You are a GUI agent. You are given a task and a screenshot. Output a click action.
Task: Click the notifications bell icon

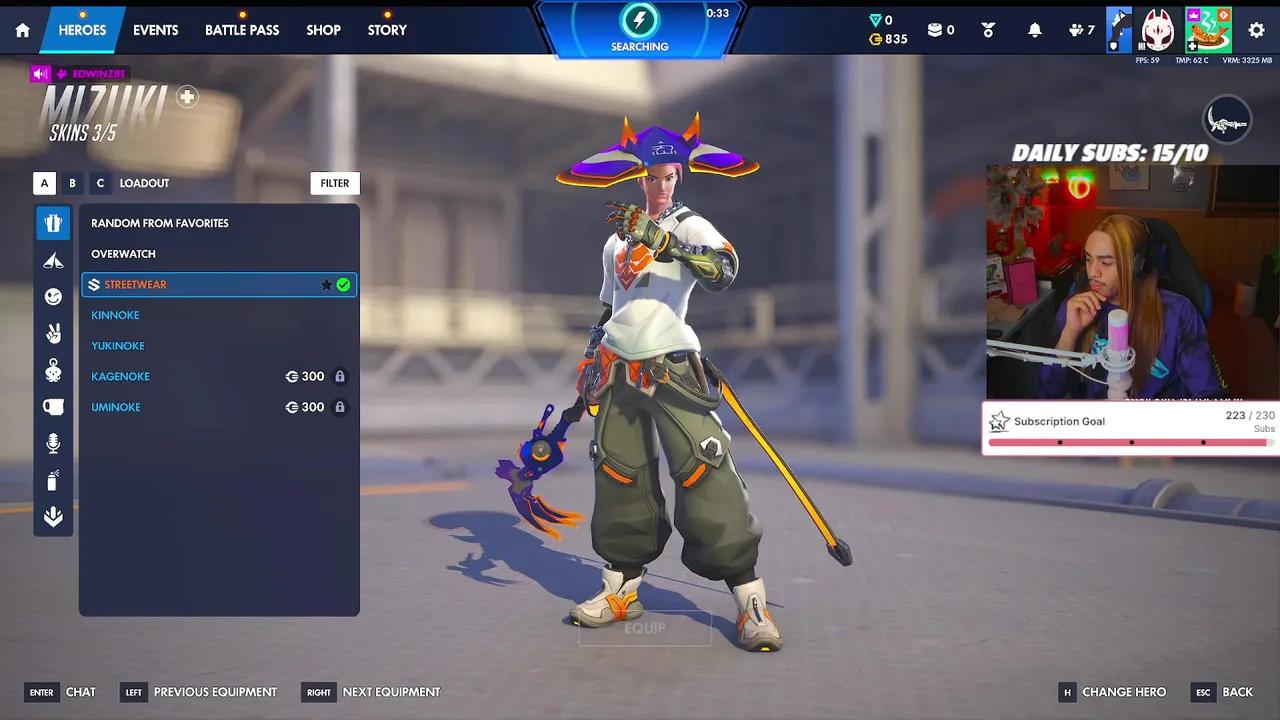(x=1035, y=30)
